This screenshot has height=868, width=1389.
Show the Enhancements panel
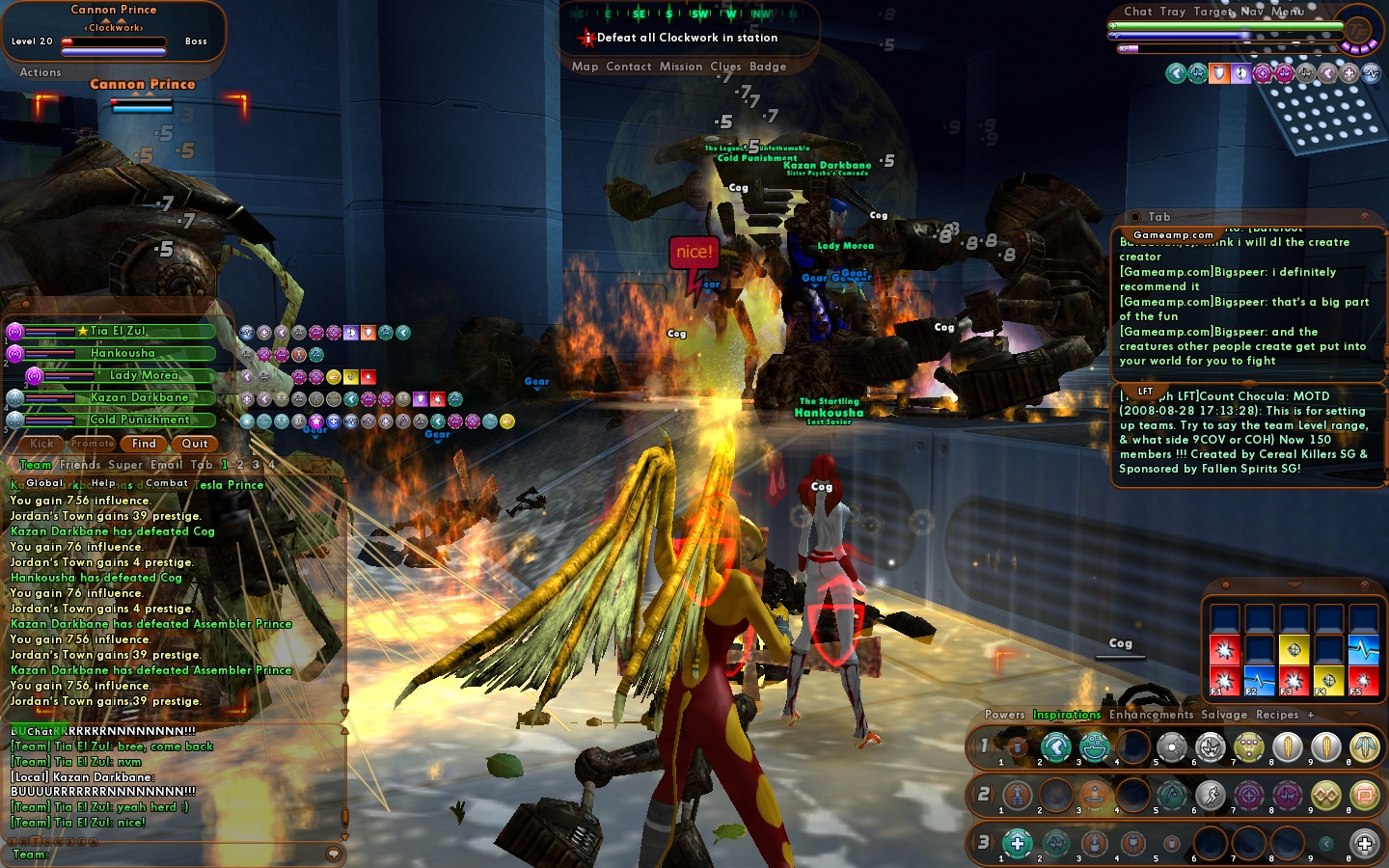1151,715
